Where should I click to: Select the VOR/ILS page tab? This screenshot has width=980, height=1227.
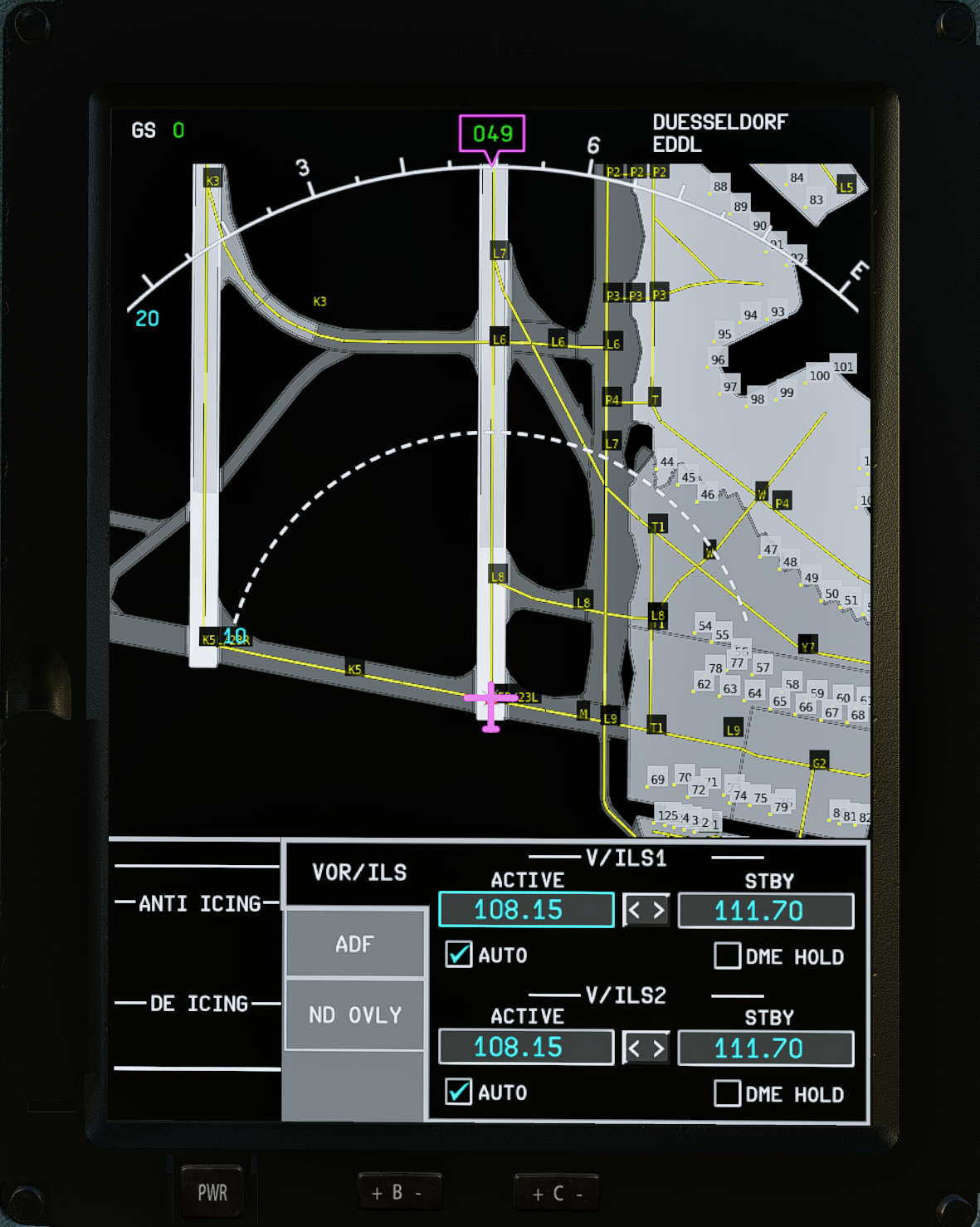pos(358,873)
